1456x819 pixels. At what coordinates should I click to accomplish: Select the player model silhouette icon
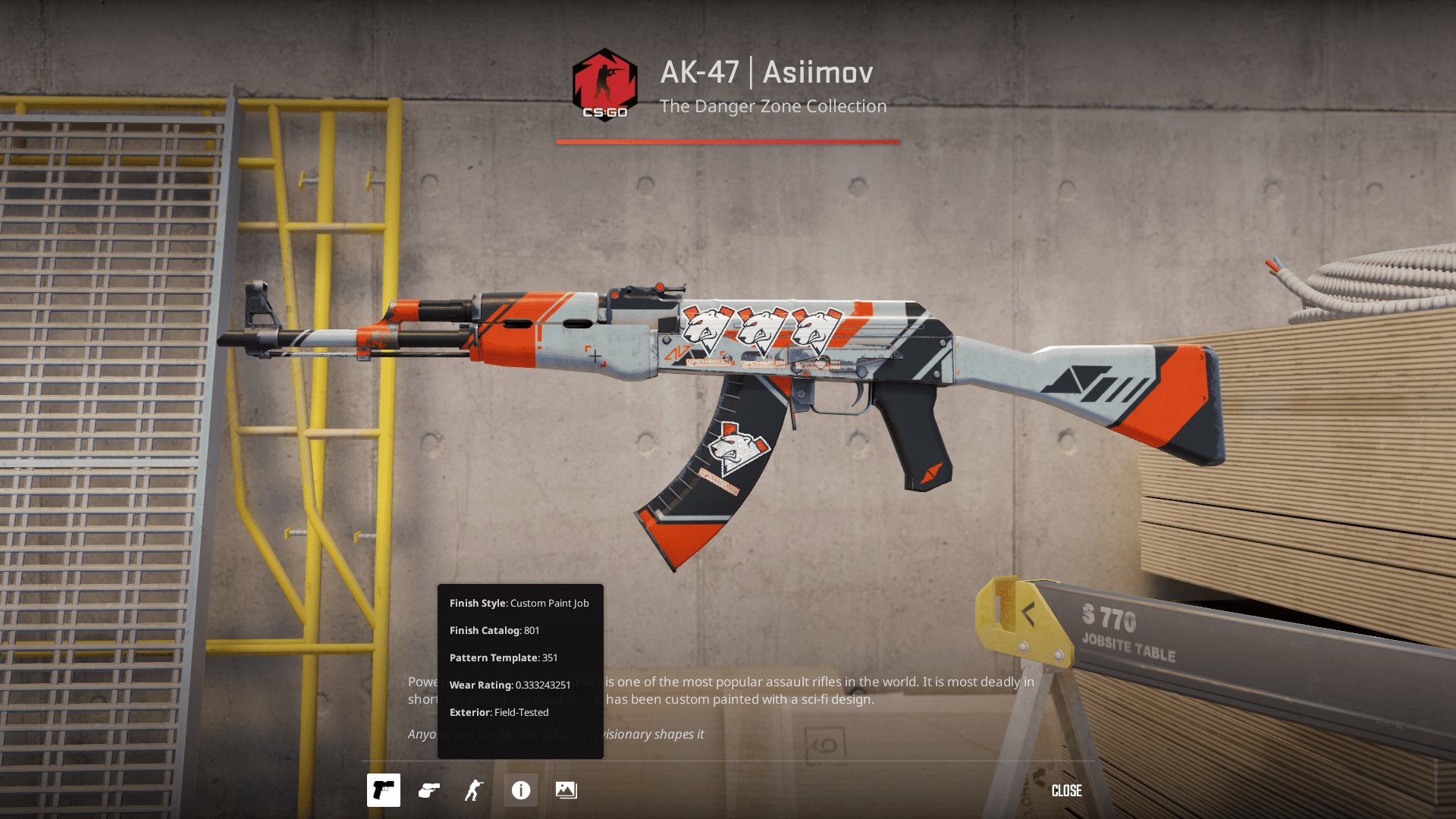472,790
